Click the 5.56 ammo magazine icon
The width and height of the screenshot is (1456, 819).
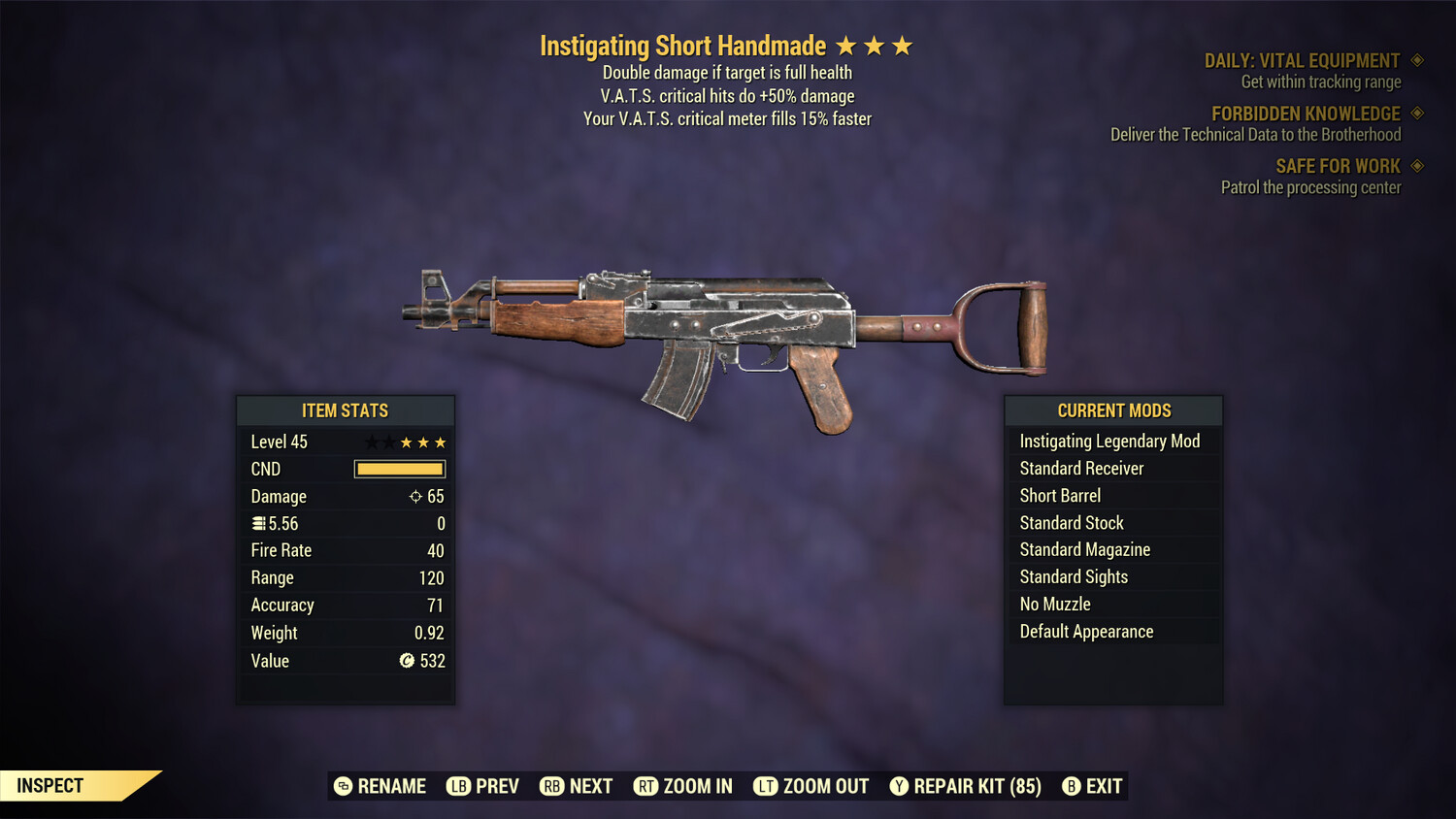click(259, 523)
